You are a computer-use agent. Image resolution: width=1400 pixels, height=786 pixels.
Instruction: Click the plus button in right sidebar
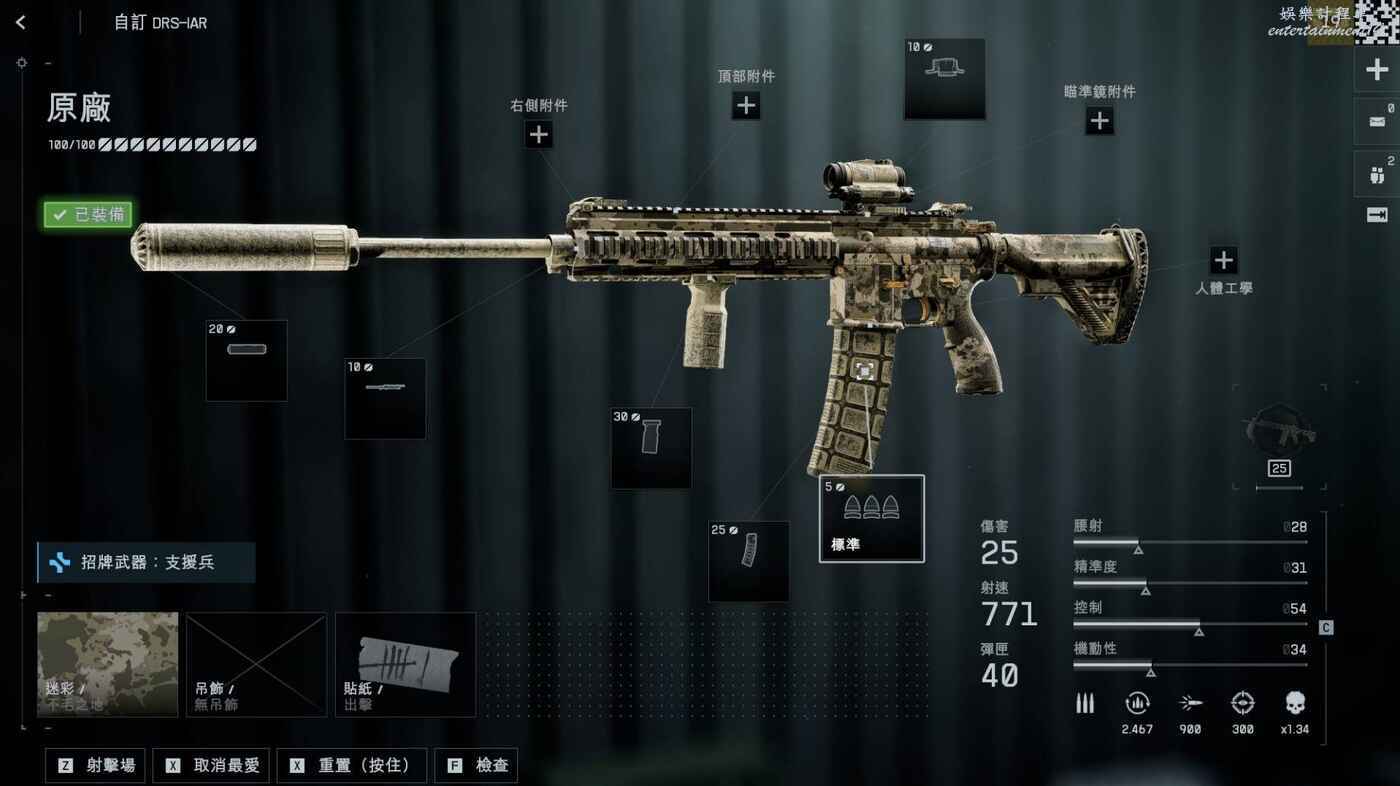1377,70
